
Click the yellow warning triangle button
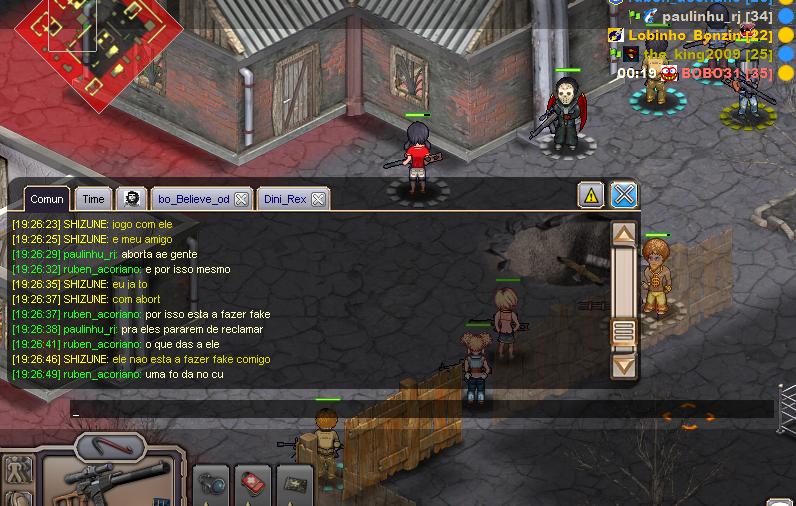coord(591,195)
